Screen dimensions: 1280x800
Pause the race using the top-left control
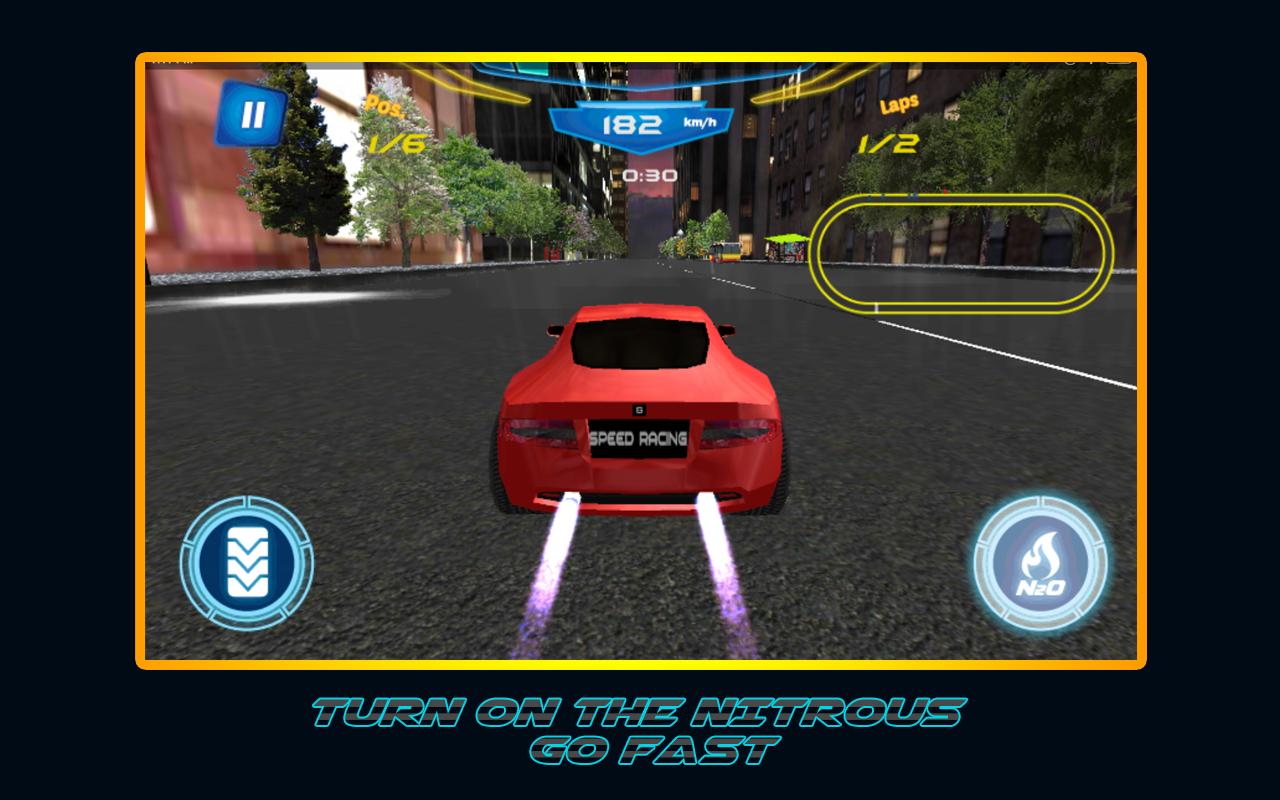(x=253, y=112)
